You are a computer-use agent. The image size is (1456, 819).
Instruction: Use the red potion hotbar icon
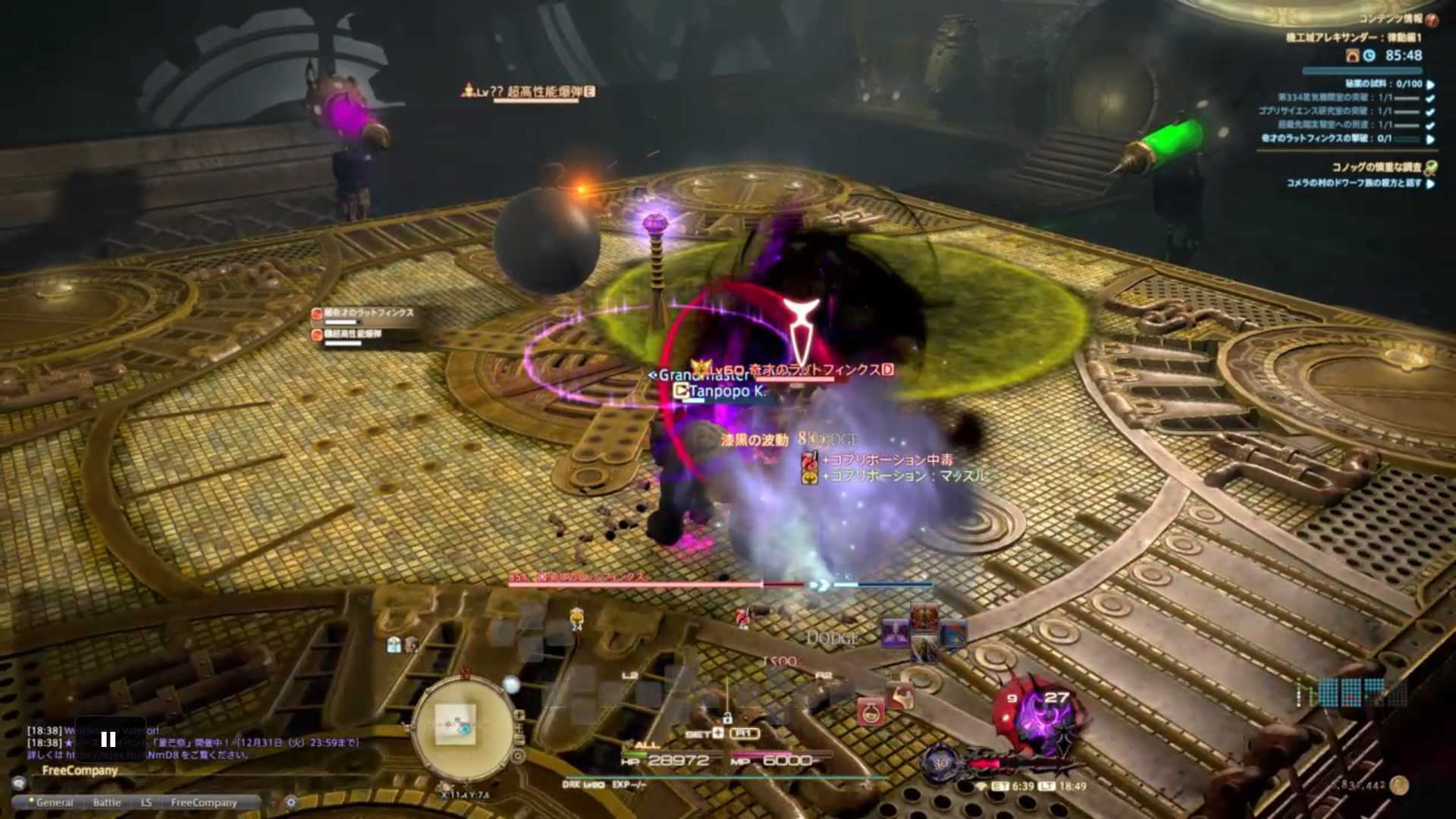871,711
